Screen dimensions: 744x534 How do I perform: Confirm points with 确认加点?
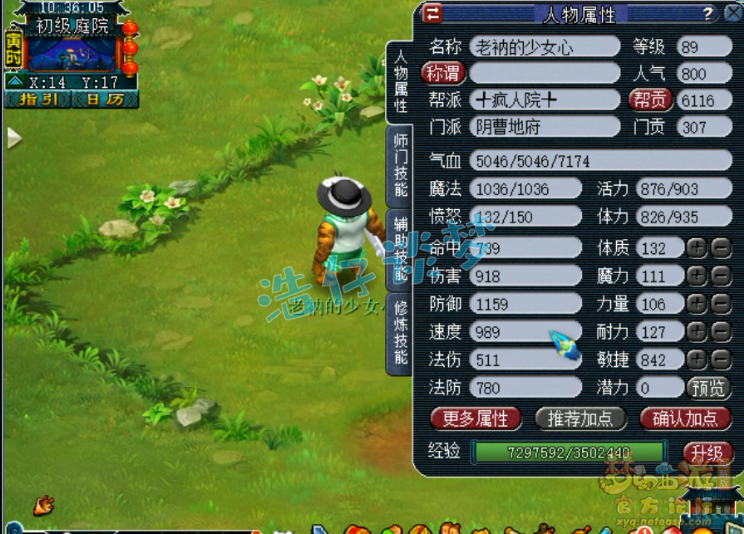coord(685,418)
